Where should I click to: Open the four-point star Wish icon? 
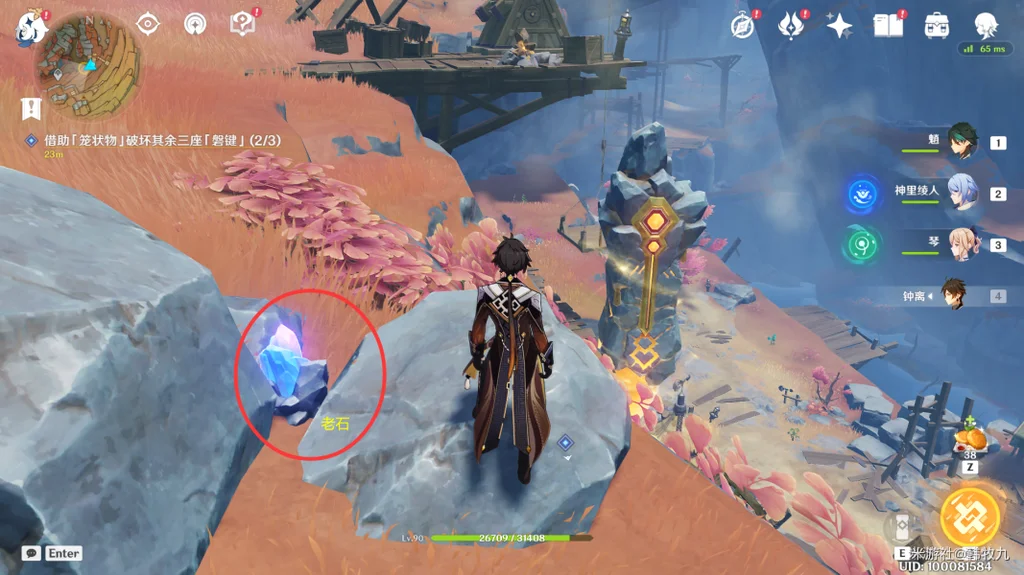[x=839, y=25]
